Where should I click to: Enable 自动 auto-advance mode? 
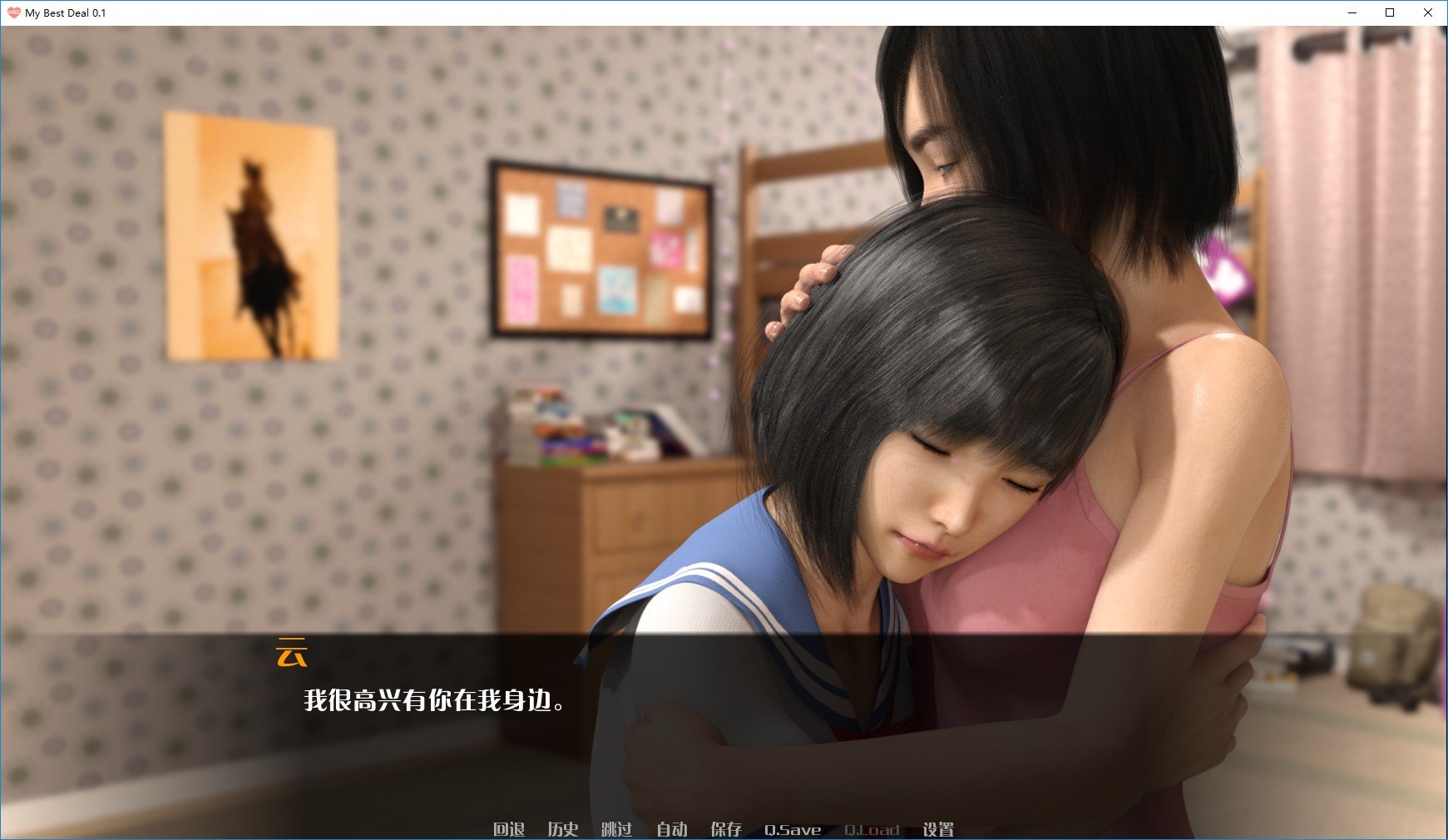[672, 829]
